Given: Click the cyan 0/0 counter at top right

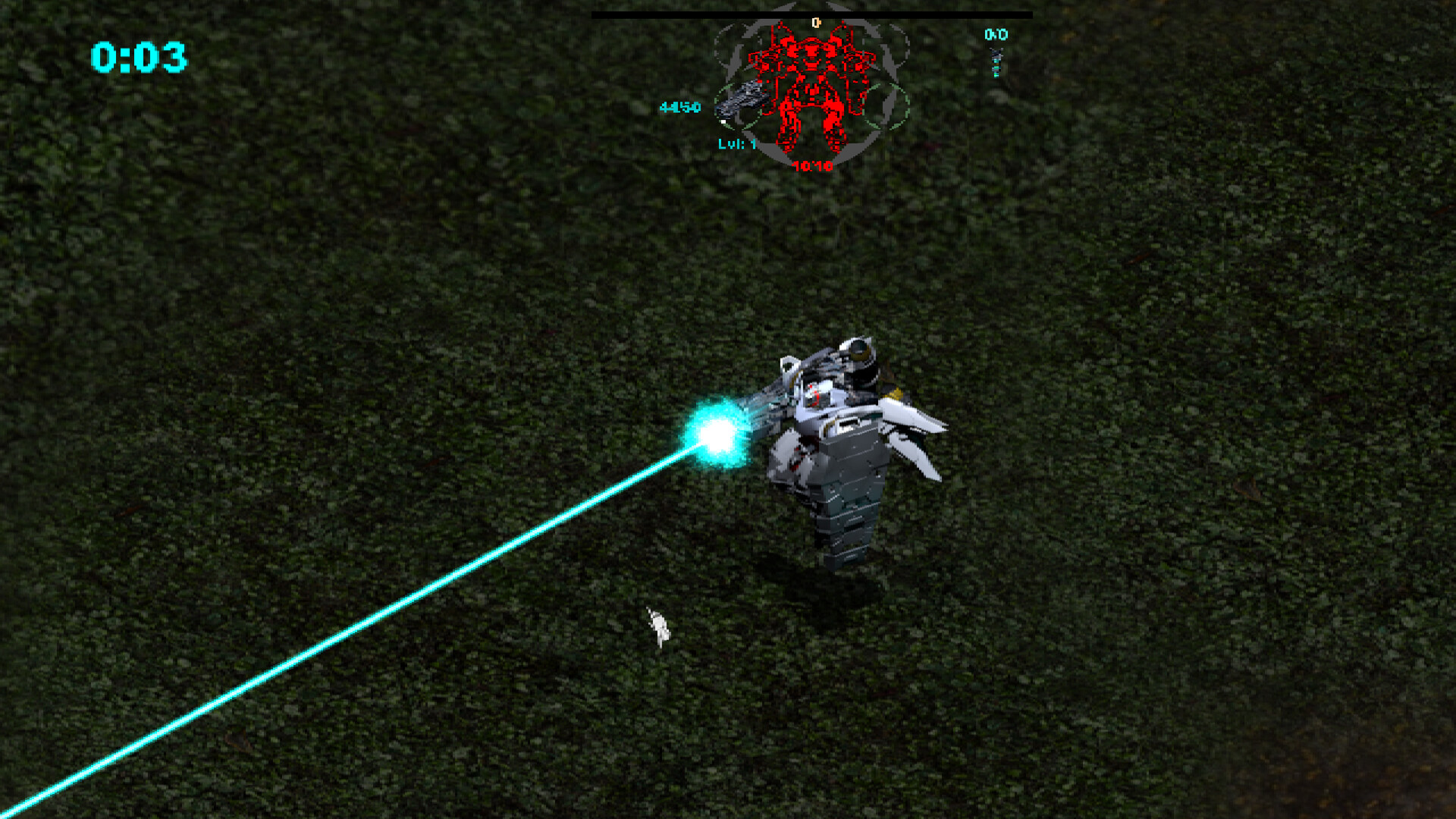Looking at the screenshot, I should point(996,34).
